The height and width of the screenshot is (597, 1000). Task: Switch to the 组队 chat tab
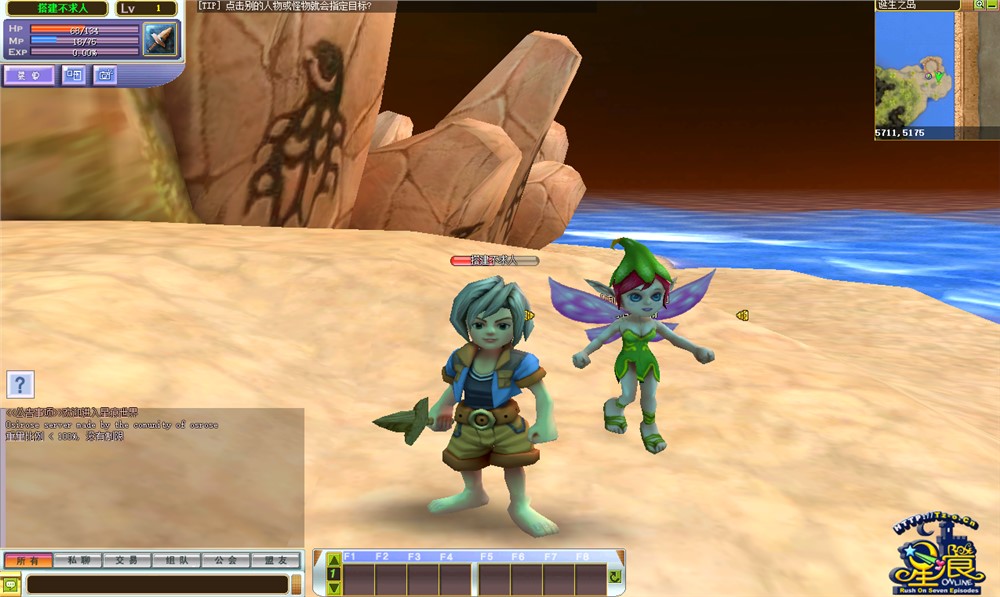175,561
